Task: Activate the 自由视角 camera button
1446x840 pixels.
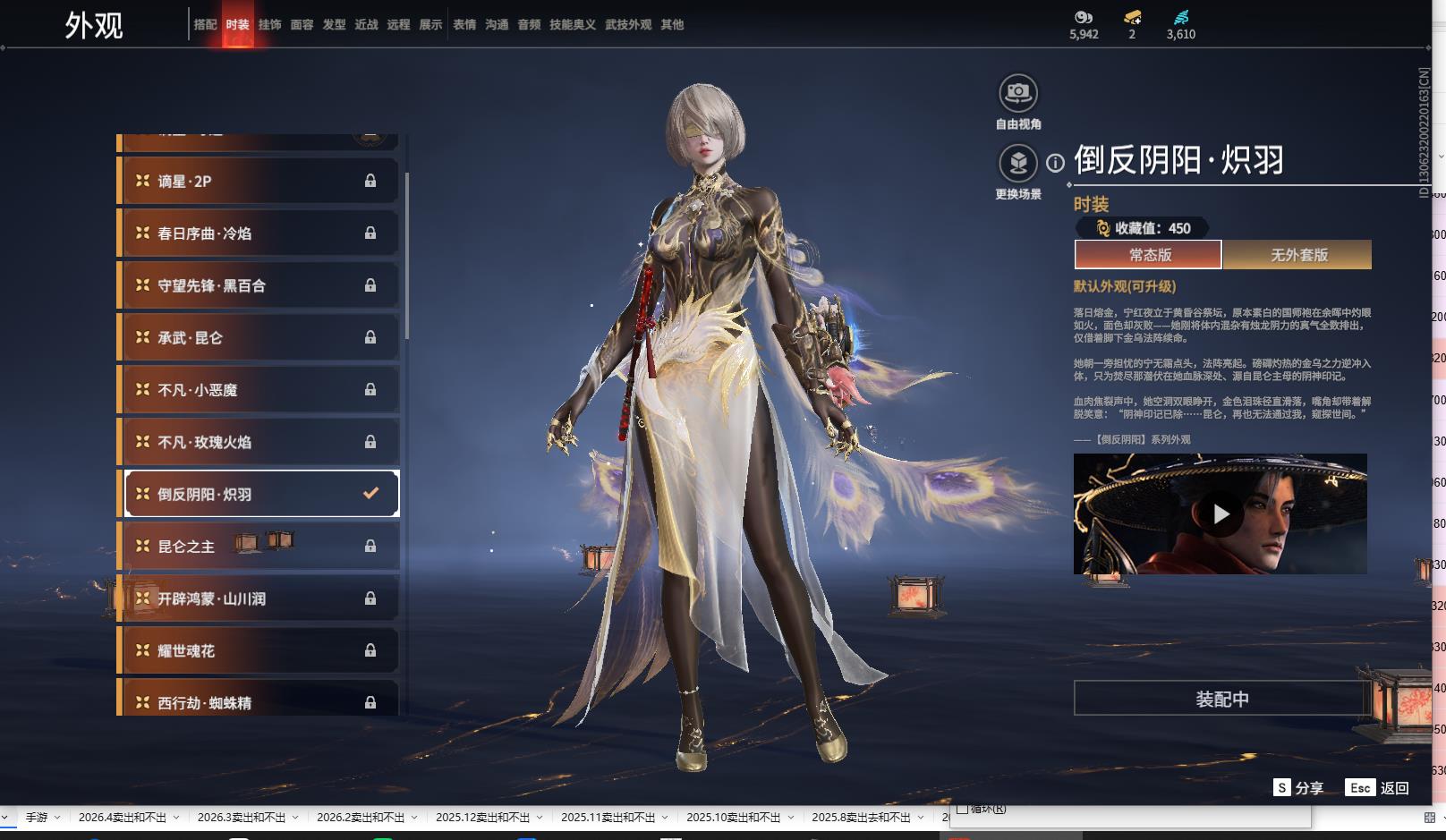Action: (1017, 93)
